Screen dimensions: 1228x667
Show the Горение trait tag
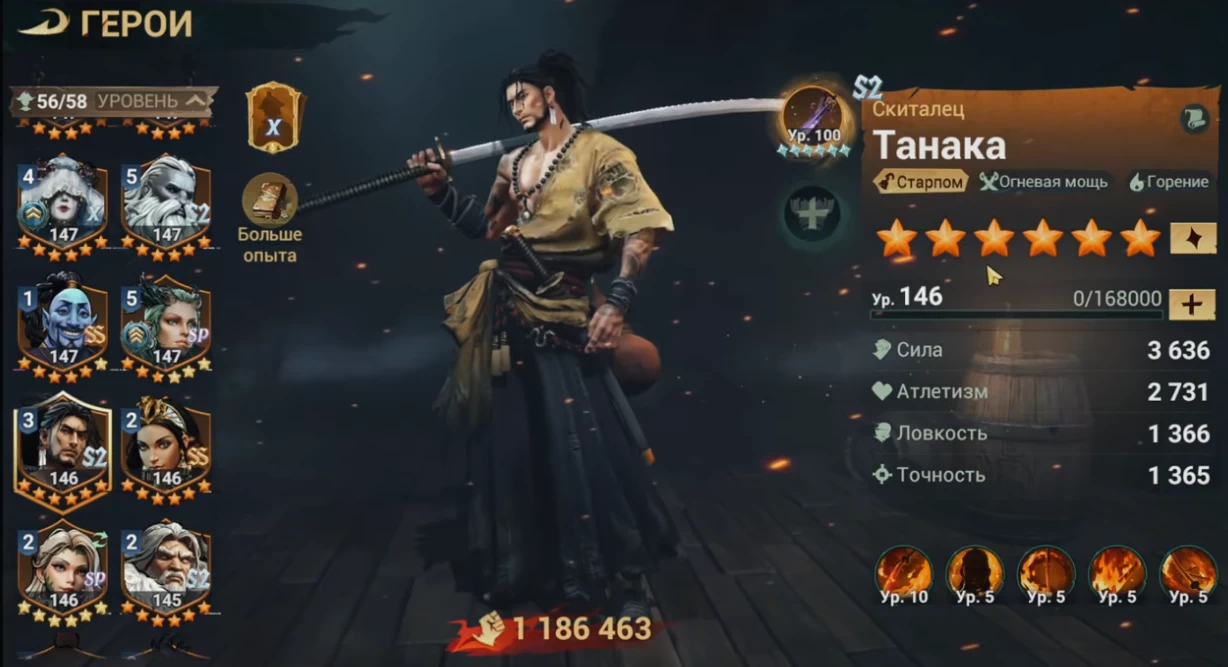[1168, 182]
